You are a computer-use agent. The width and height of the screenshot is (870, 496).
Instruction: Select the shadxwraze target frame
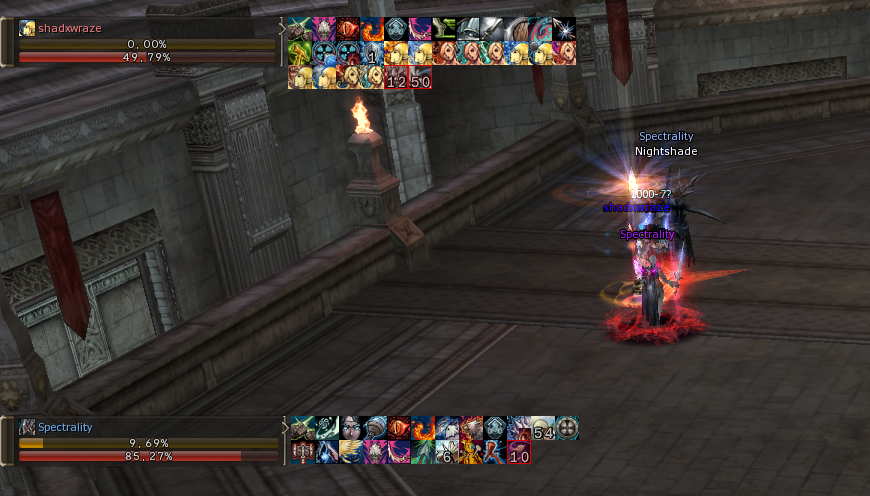point(140,42)
